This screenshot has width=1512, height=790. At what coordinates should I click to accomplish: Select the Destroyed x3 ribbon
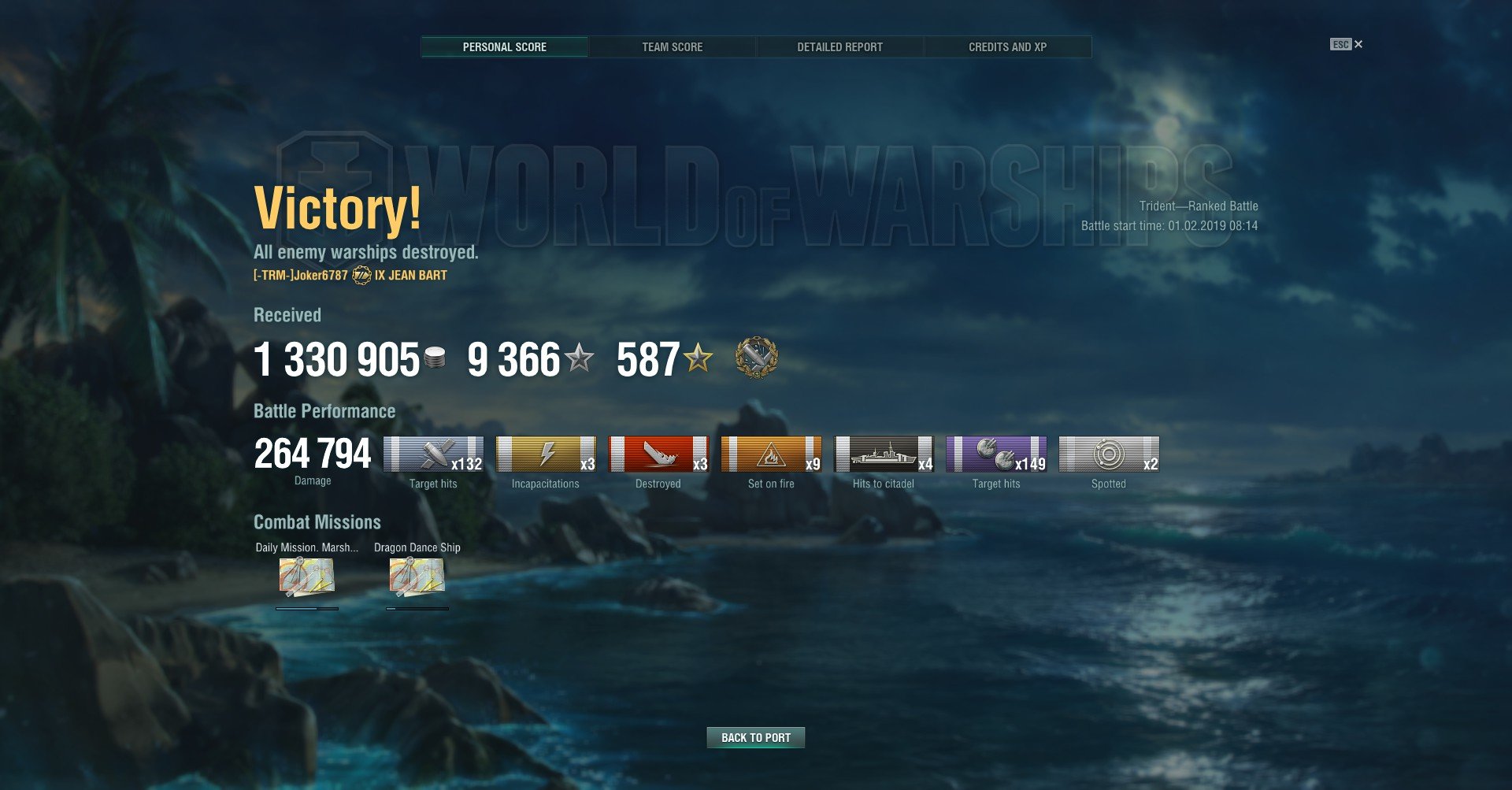pos(658,454)
